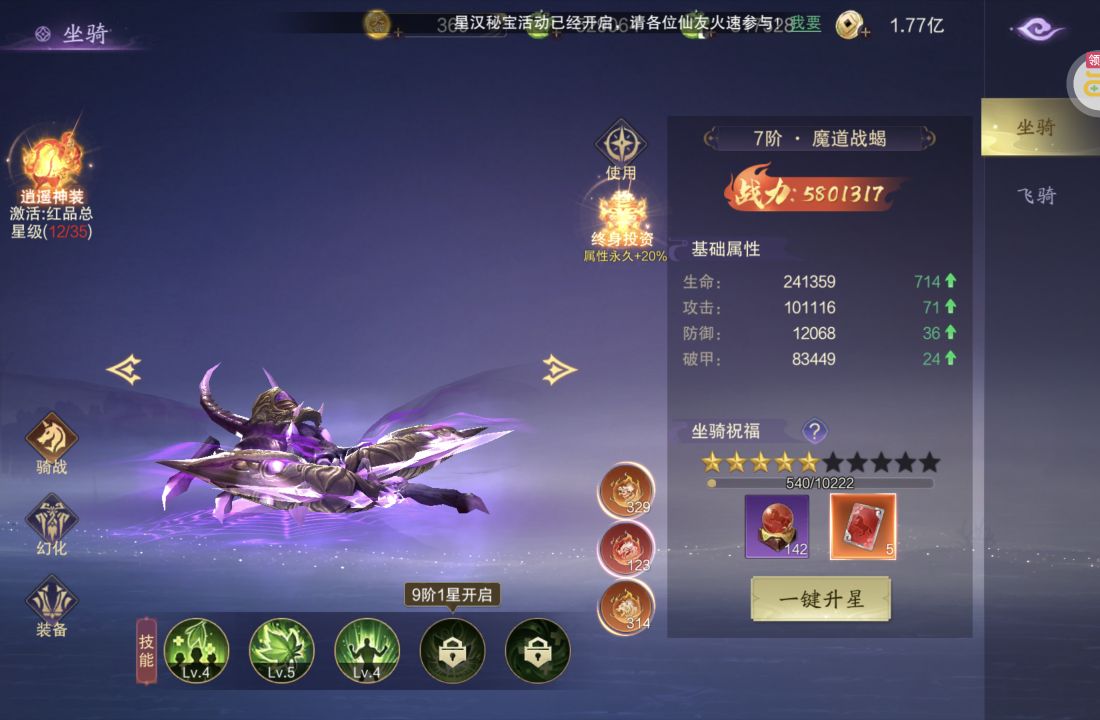Click the 坐骑祝福 question mark help

pos(815,431)
